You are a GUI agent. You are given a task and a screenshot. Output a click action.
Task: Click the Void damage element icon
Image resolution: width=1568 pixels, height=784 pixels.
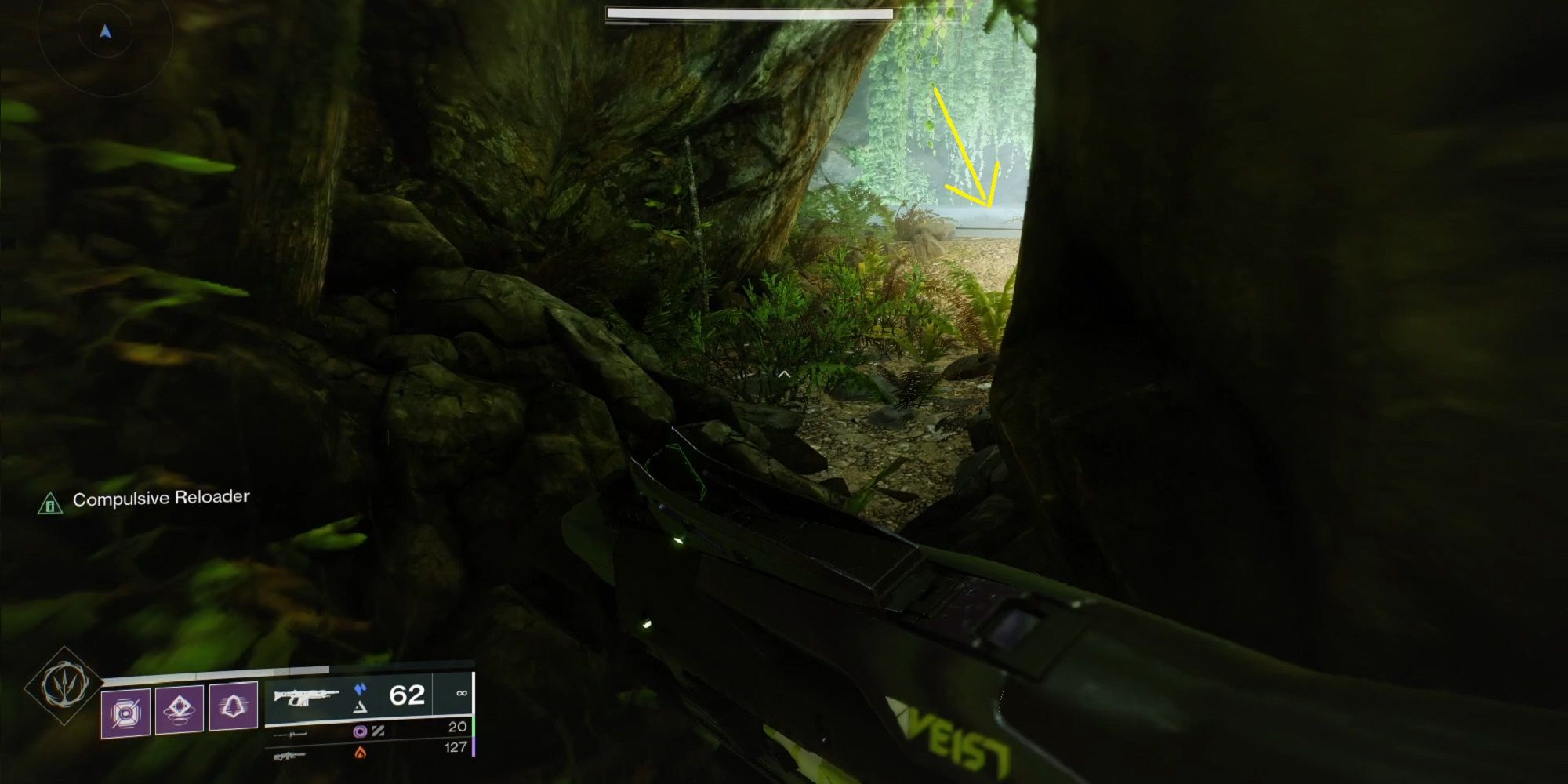coord(359,731)
